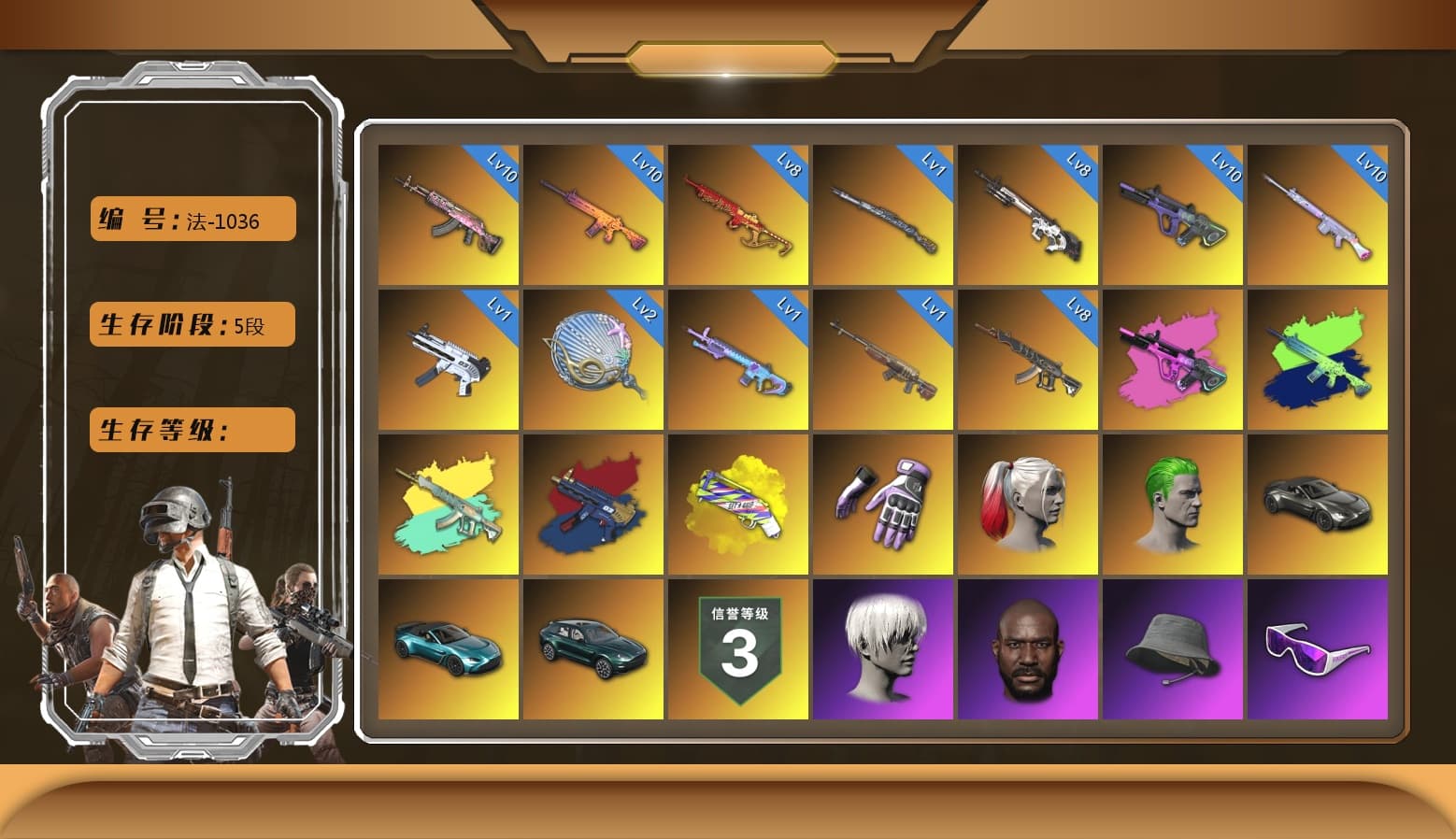Select the white Lv1 Vector skin
This screenshot has height=839, width=1456.
click(x=447, y=360)
